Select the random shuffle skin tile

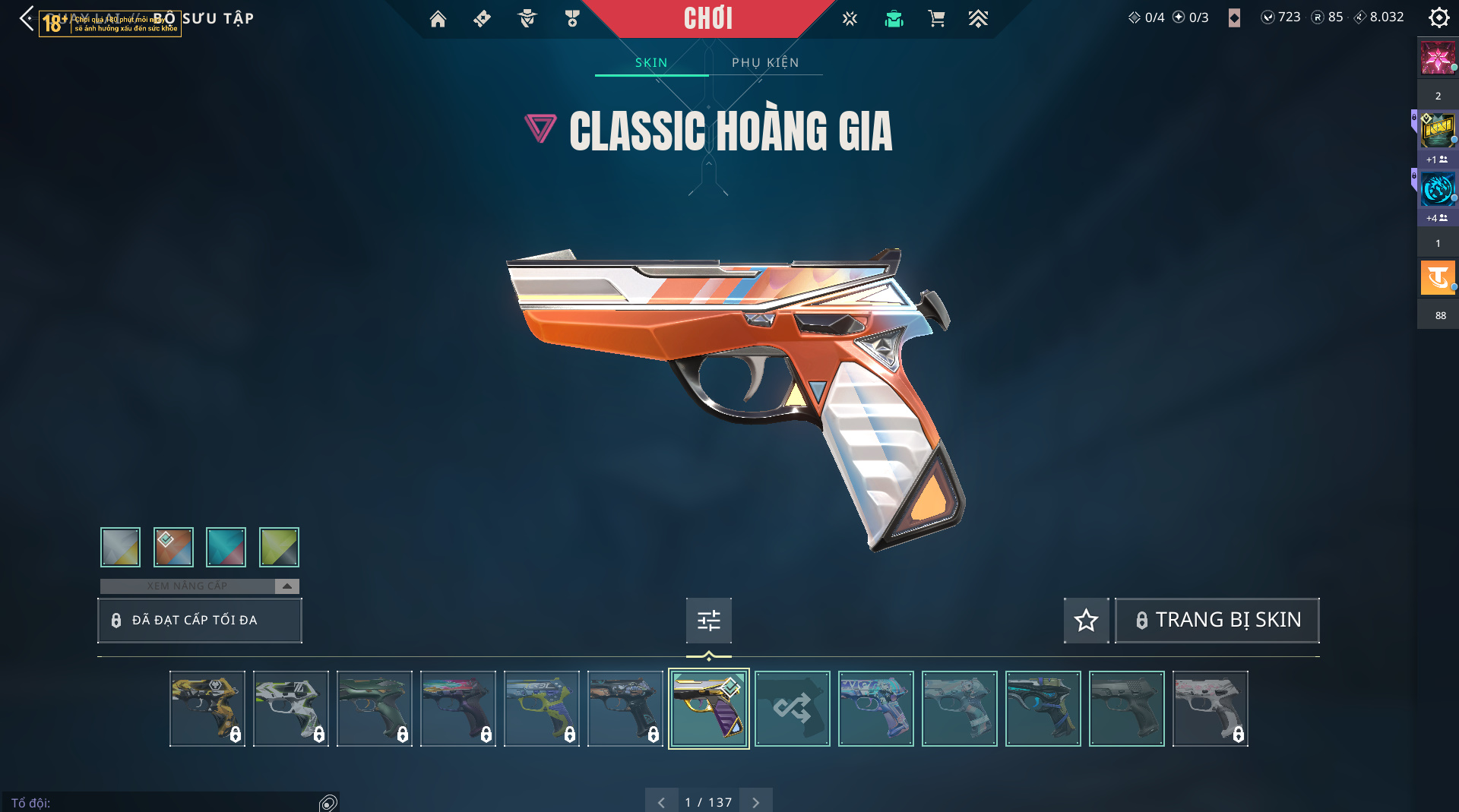tap(792, 709)
